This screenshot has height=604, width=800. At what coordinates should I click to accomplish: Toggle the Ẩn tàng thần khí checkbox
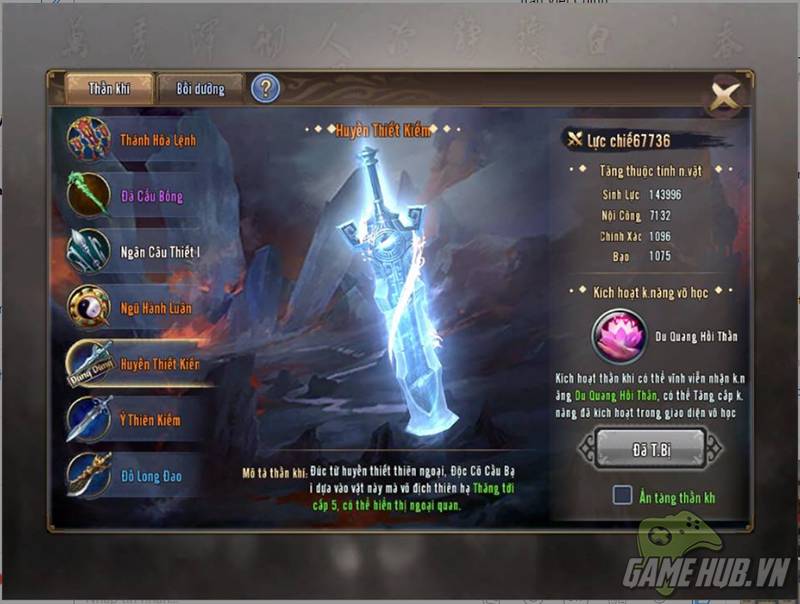coord(622,496)
